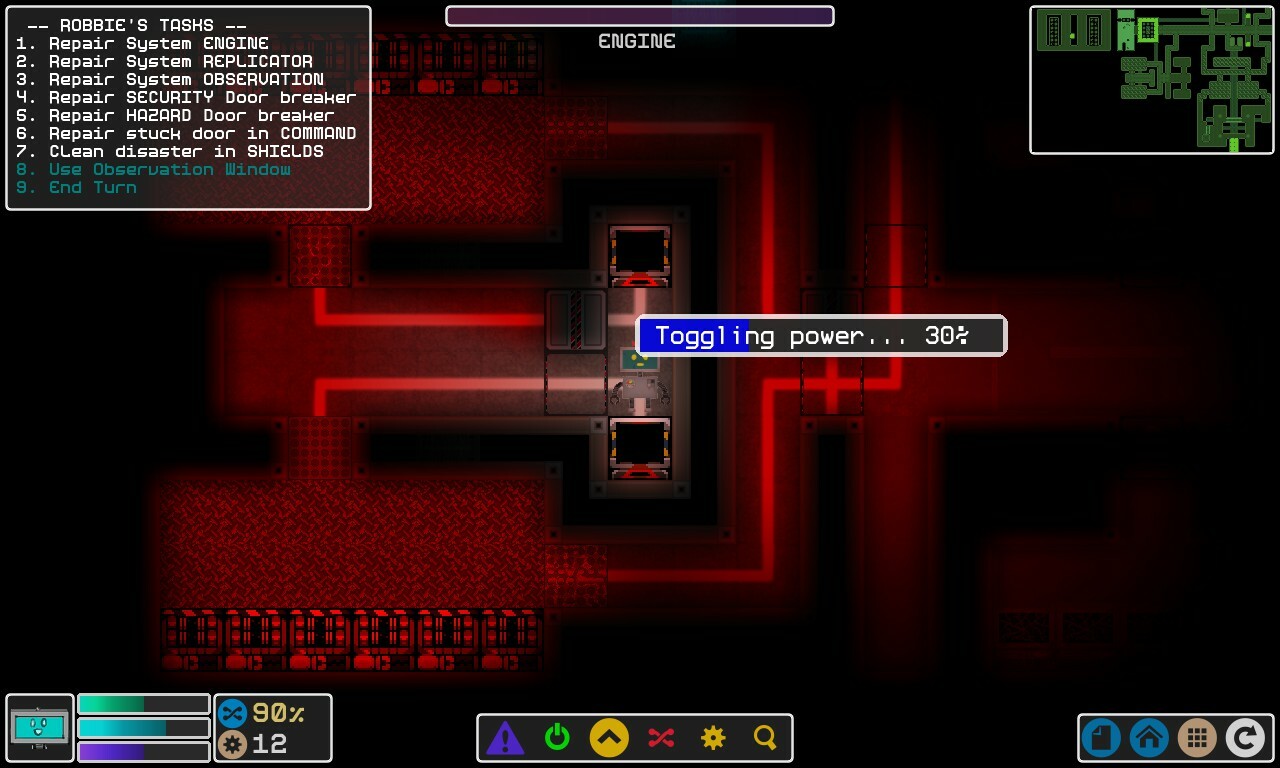
Task: Open the gear settings icon in center toolbar
Action: click(713, 737)
